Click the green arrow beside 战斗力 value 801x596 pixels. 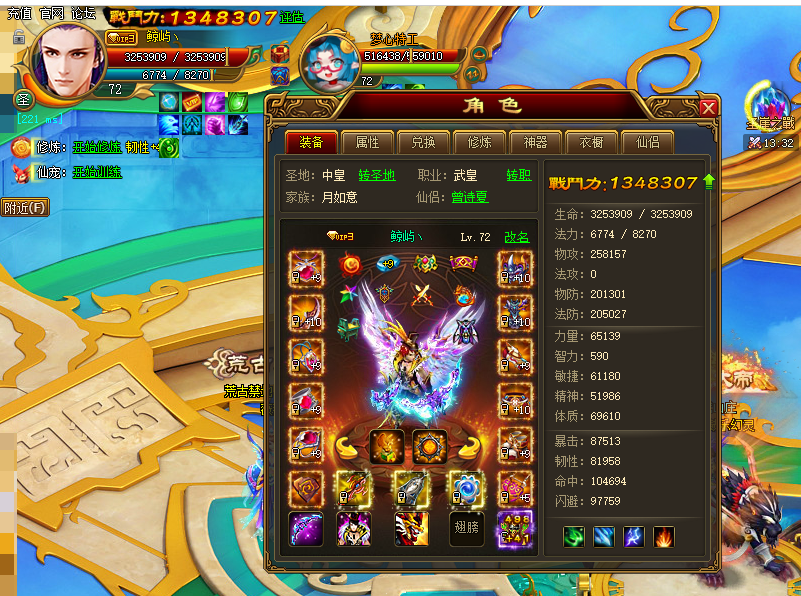(709, 181)
